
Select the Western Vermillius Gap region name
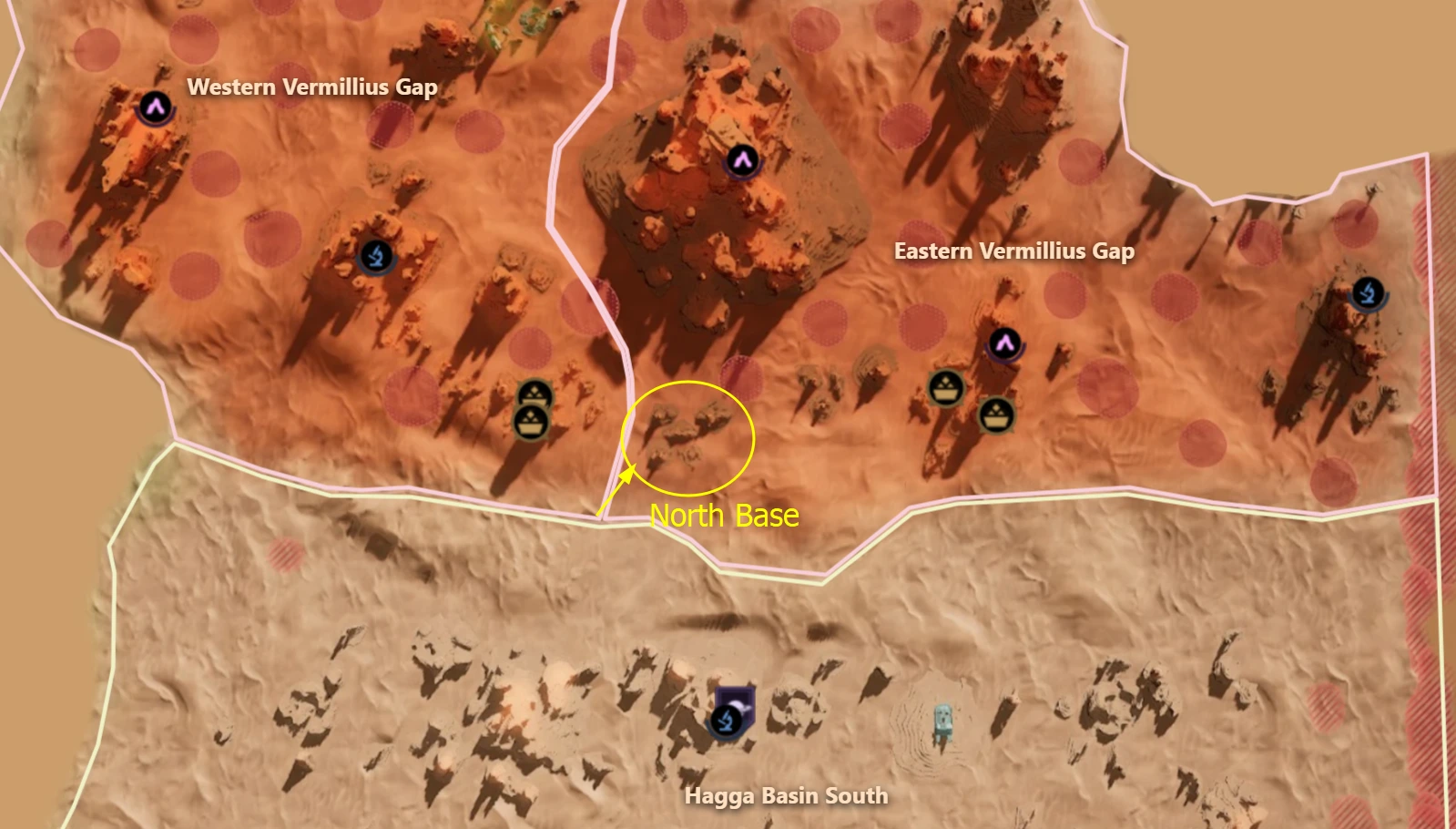point(312,87)
